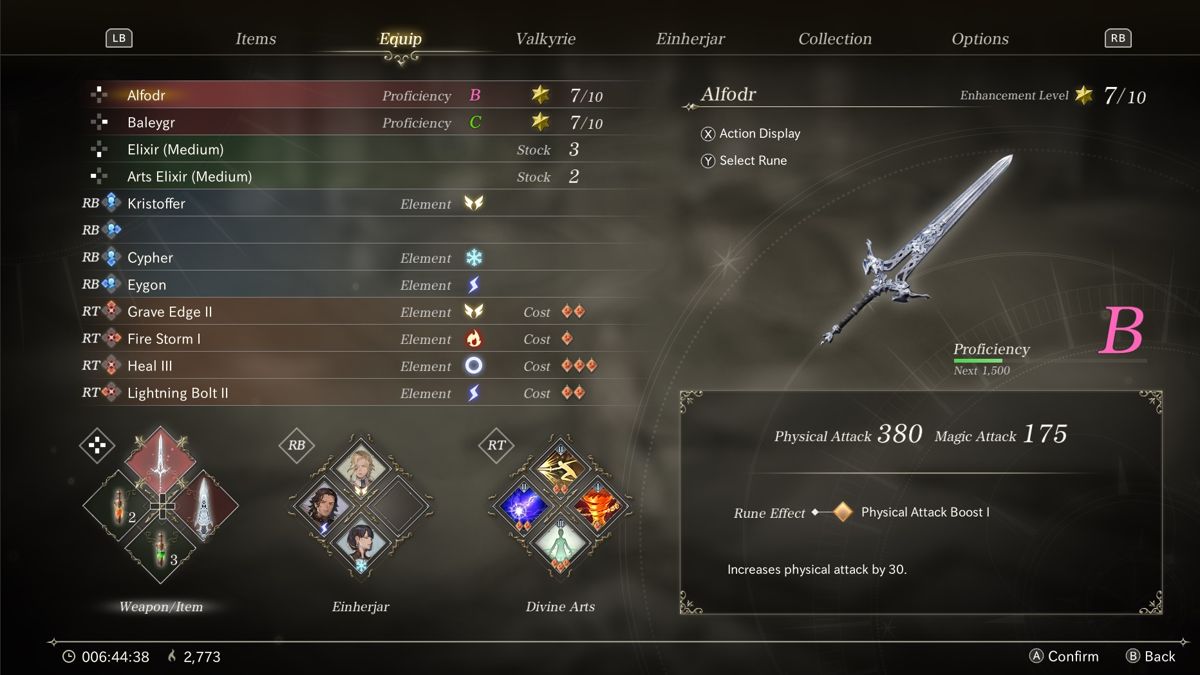Image resolution: width=1200 pixels, height=675 pixels.
Task: Select the Heal III divine art
Action: click(150, 366)
